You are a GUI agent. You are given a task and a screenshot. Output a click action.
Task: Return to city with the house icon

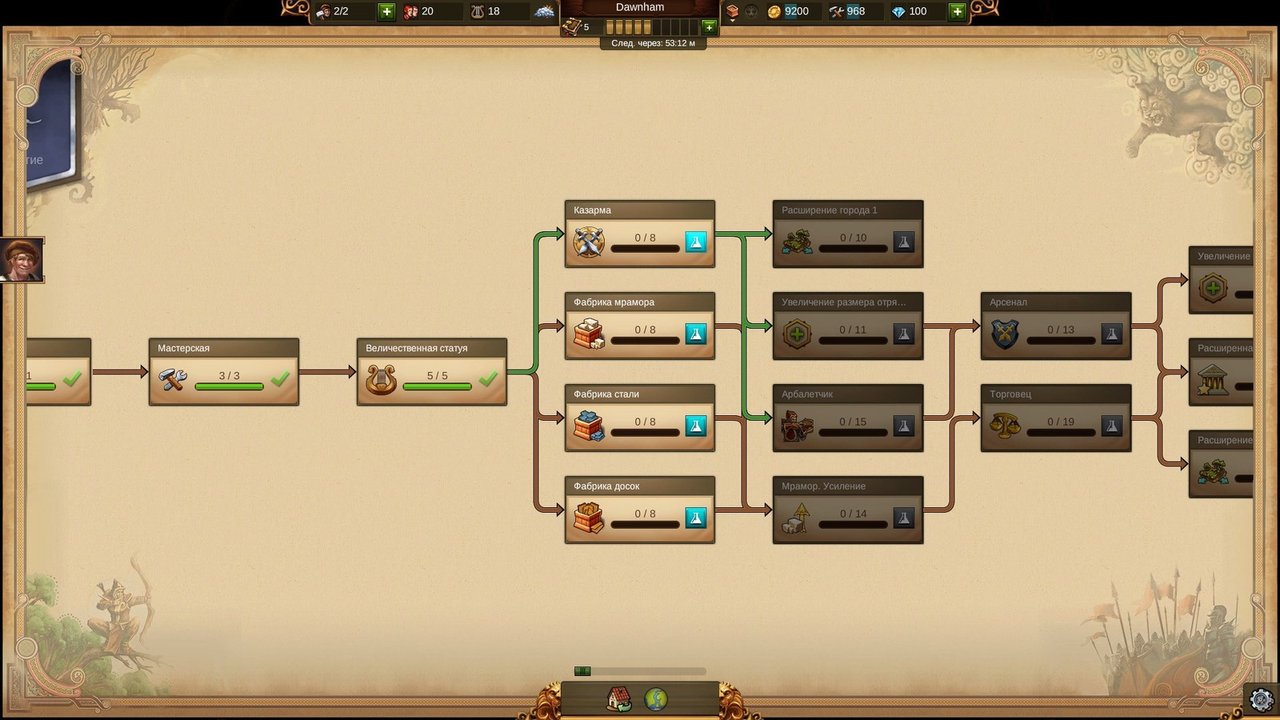619,699
